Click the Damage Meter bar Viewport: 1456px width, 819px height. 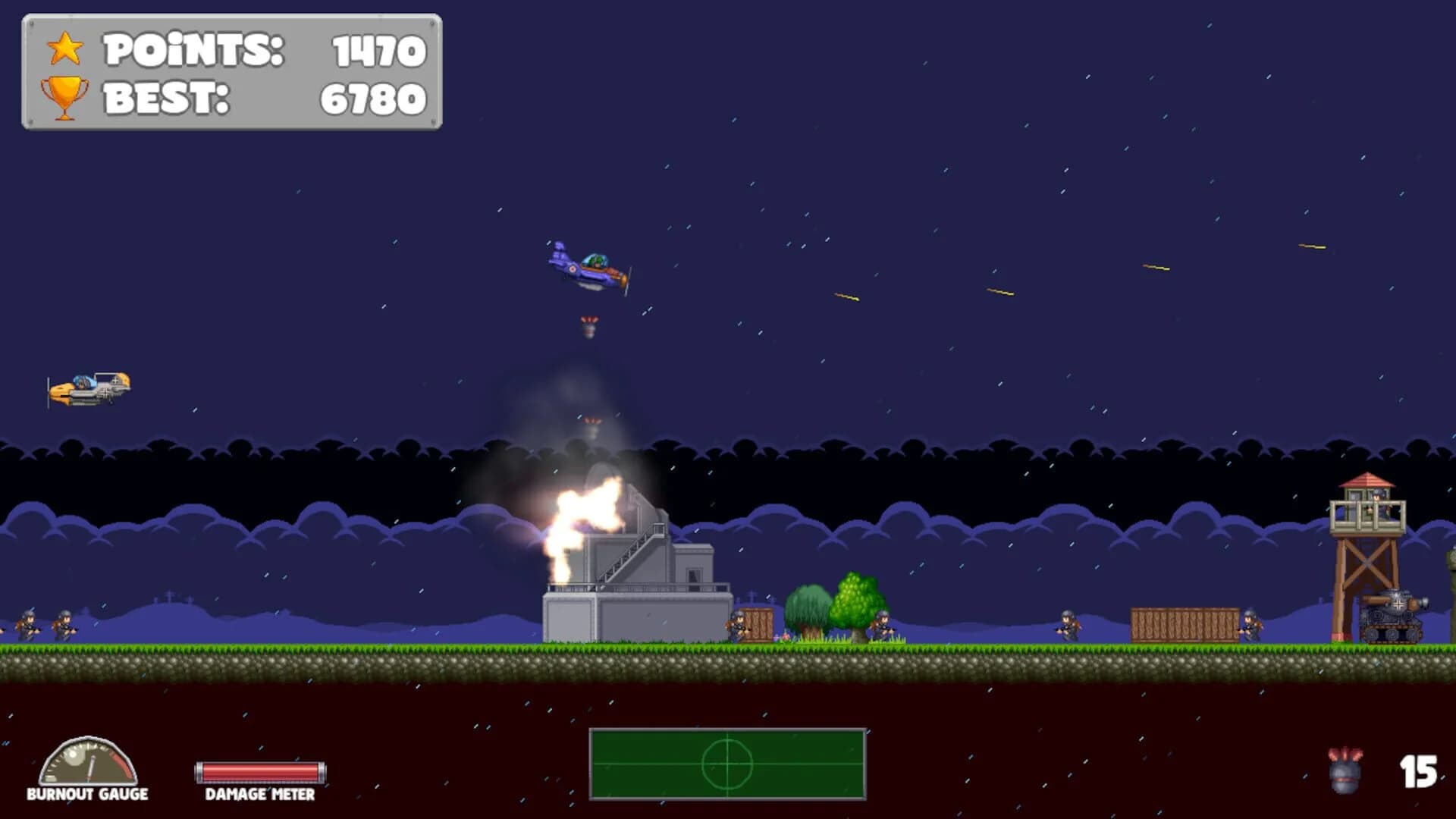coord(259,770)
